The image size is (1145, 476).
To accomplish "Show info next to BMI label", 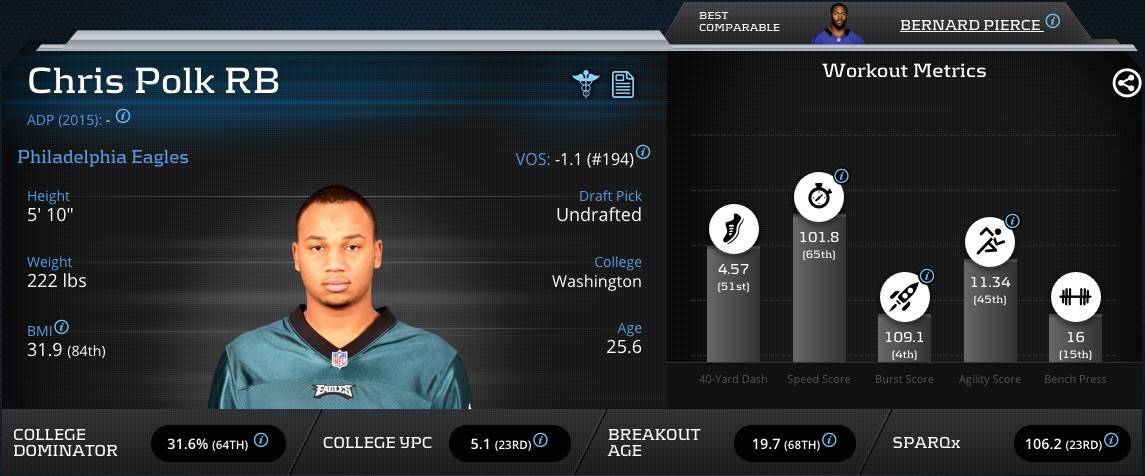I will [x=62, y=327].
